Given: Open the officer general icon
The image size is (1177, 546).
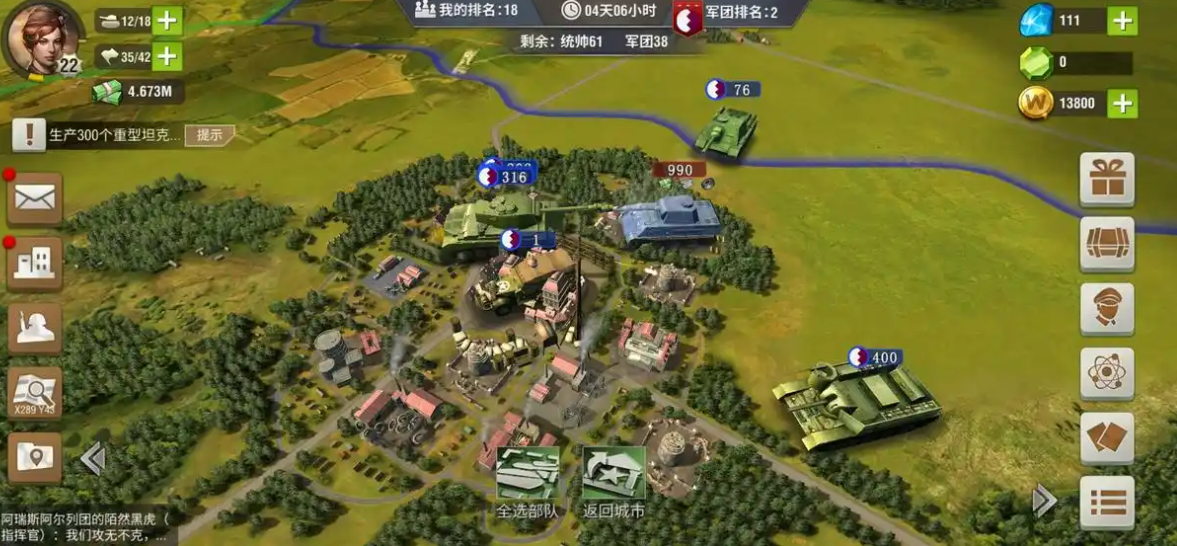Looking at the screenshot, I should tap(1107, 309).
